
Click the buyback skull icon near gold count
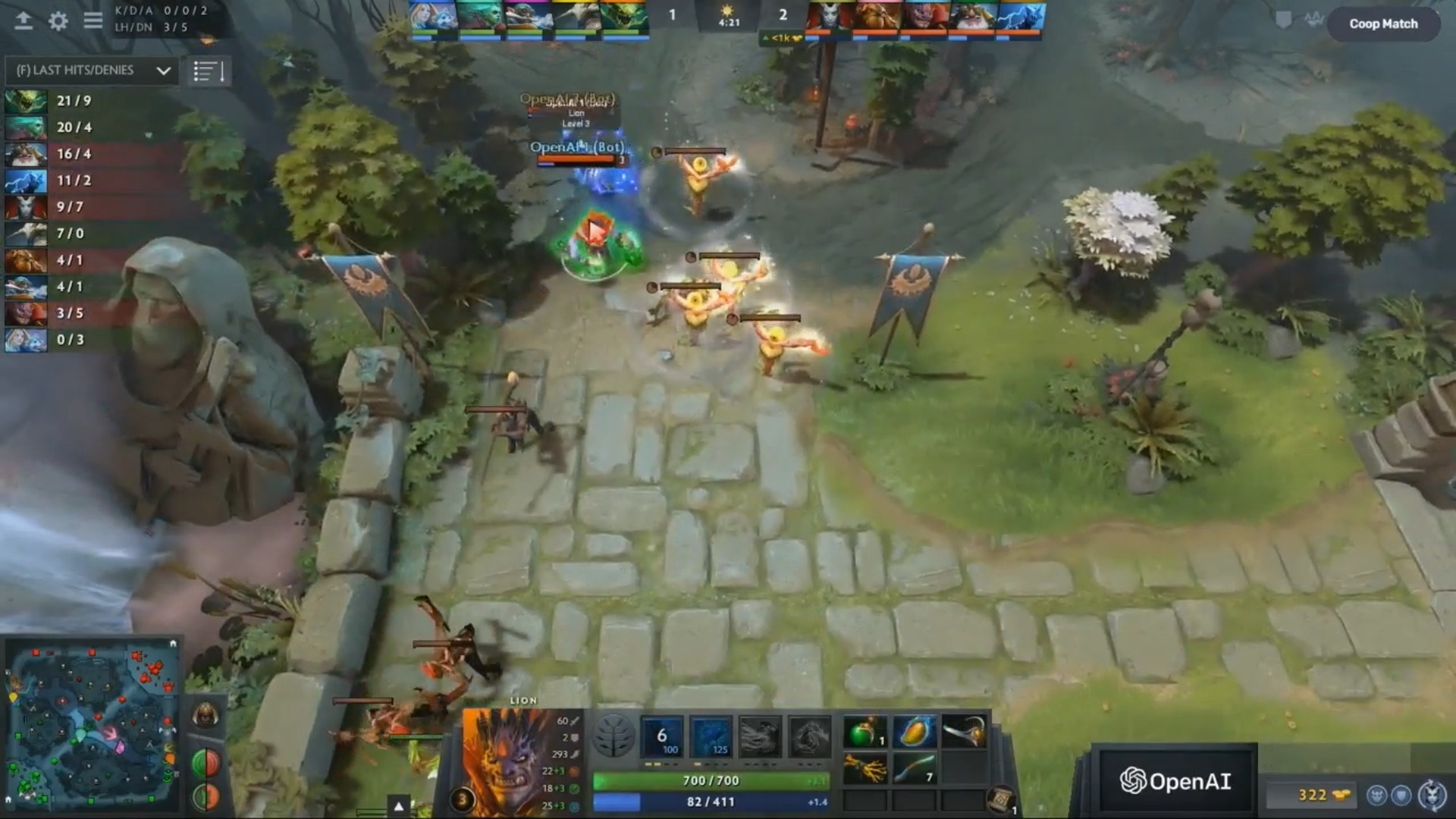[1378, 795]
